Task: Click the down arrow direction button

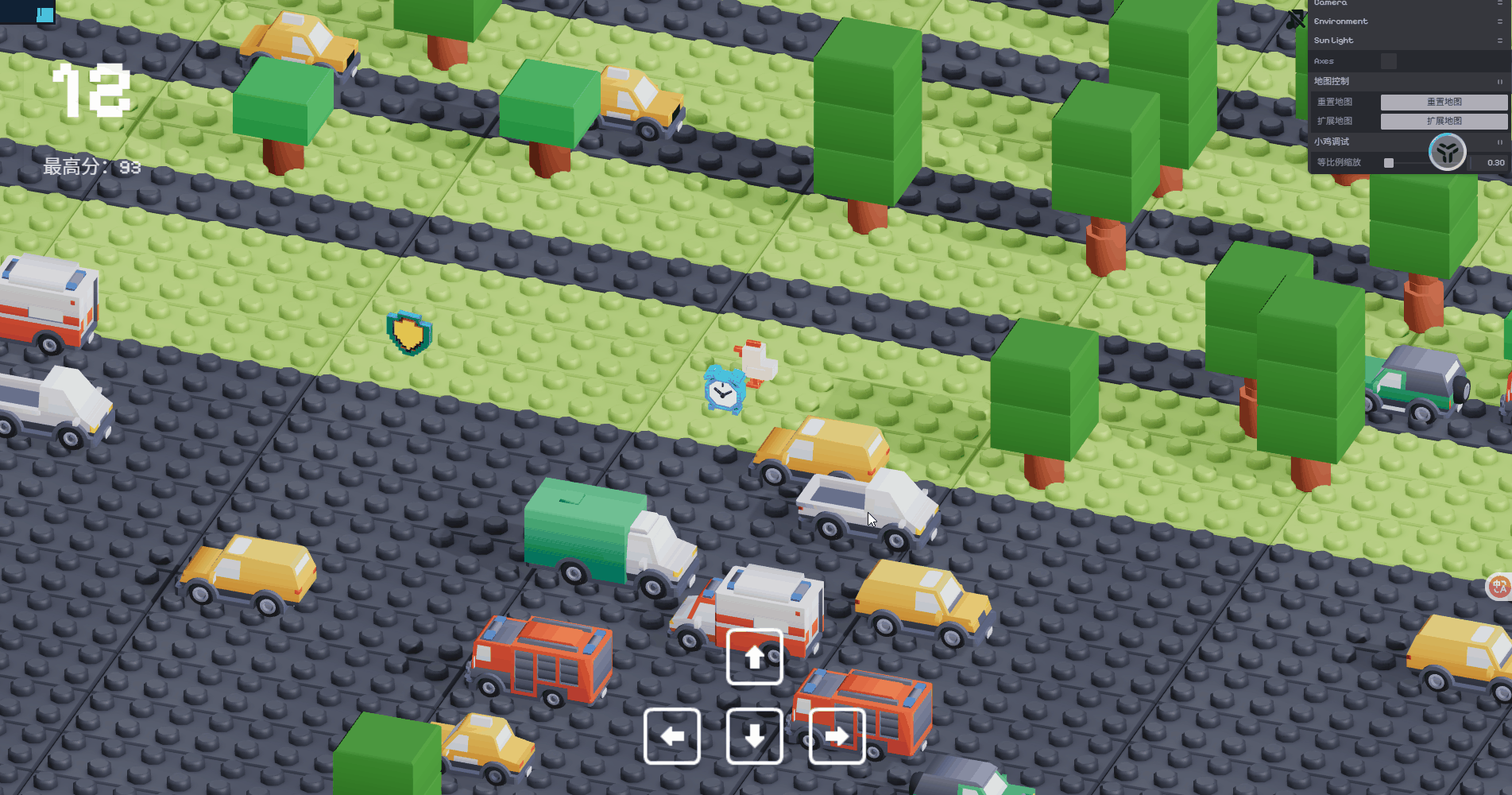Action: point(754,736)
